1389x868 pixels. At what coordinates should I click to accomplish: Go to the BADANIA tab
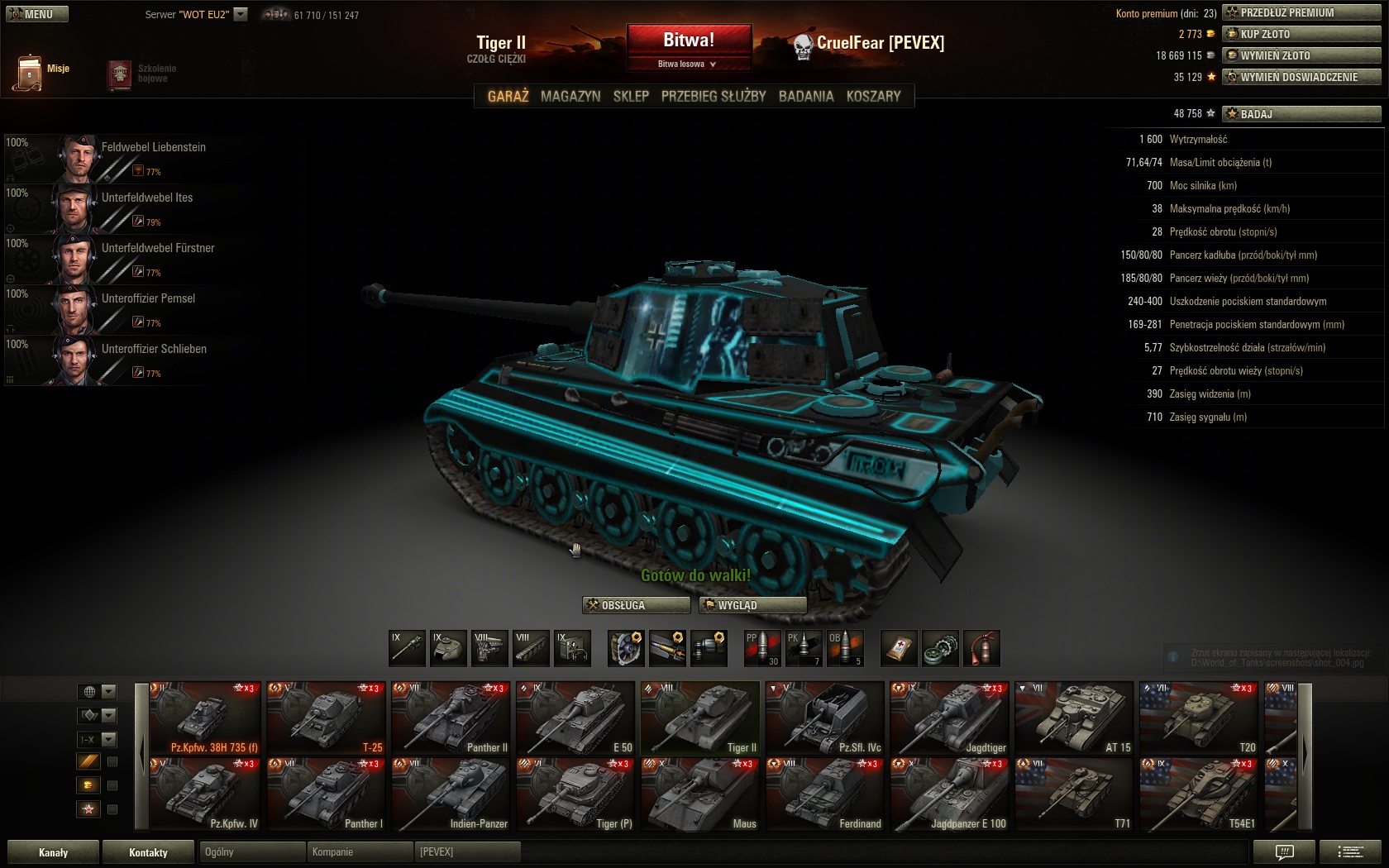pos(806,96)
